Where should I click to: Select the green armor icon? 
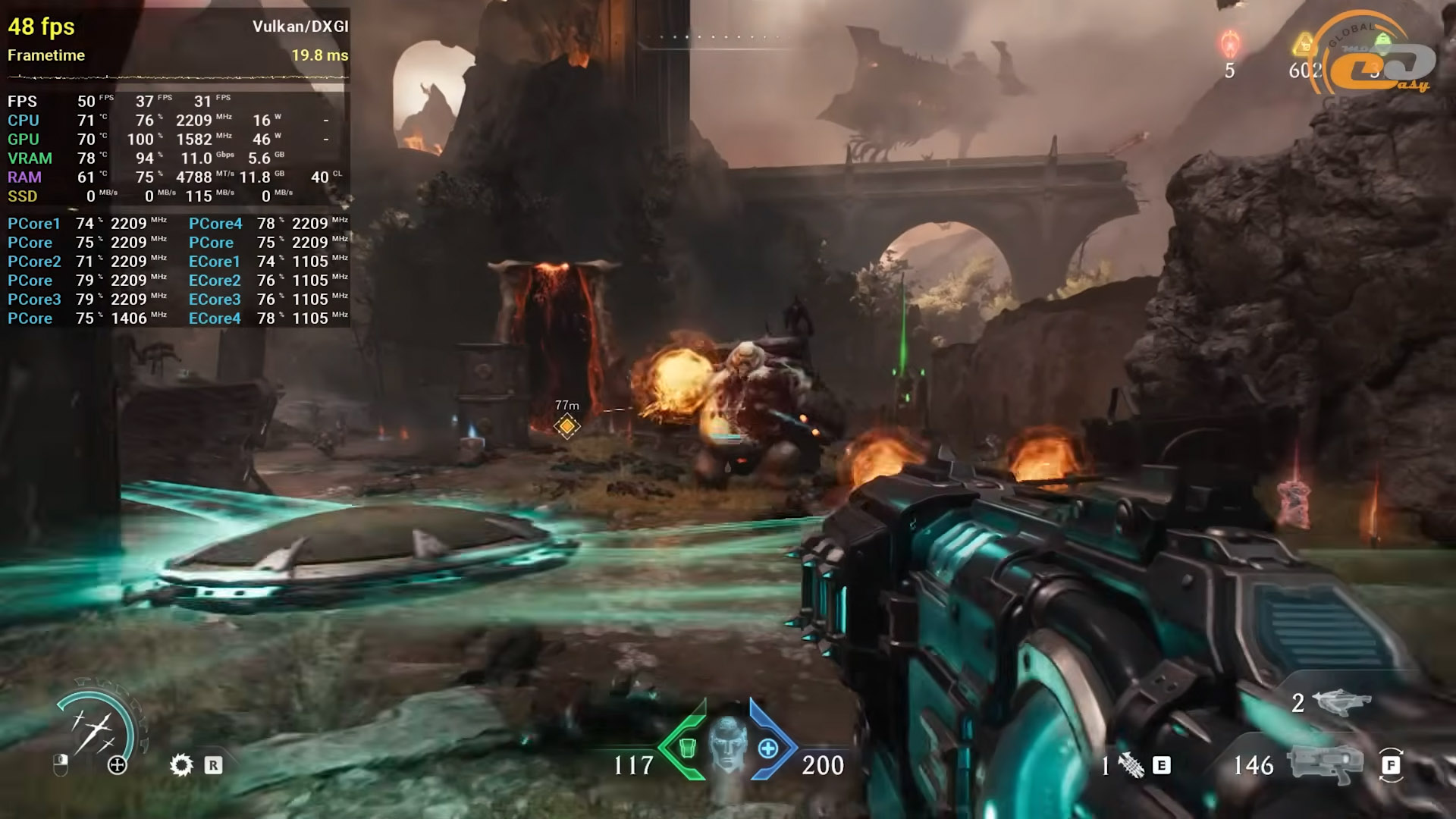pyautogui.click(x=687, y=748)
